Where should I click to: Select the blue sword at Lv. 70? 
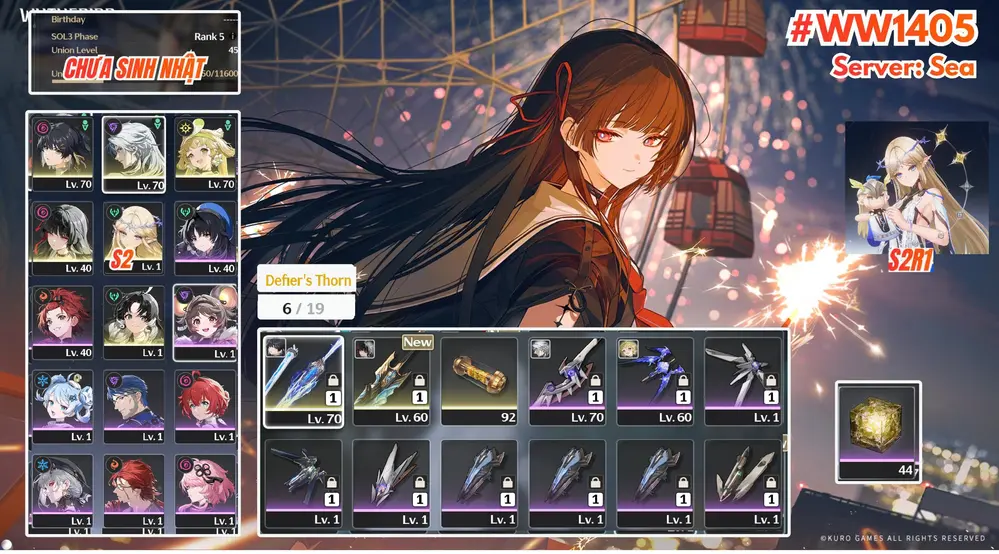pyautogui.click(x=303, y=380)
